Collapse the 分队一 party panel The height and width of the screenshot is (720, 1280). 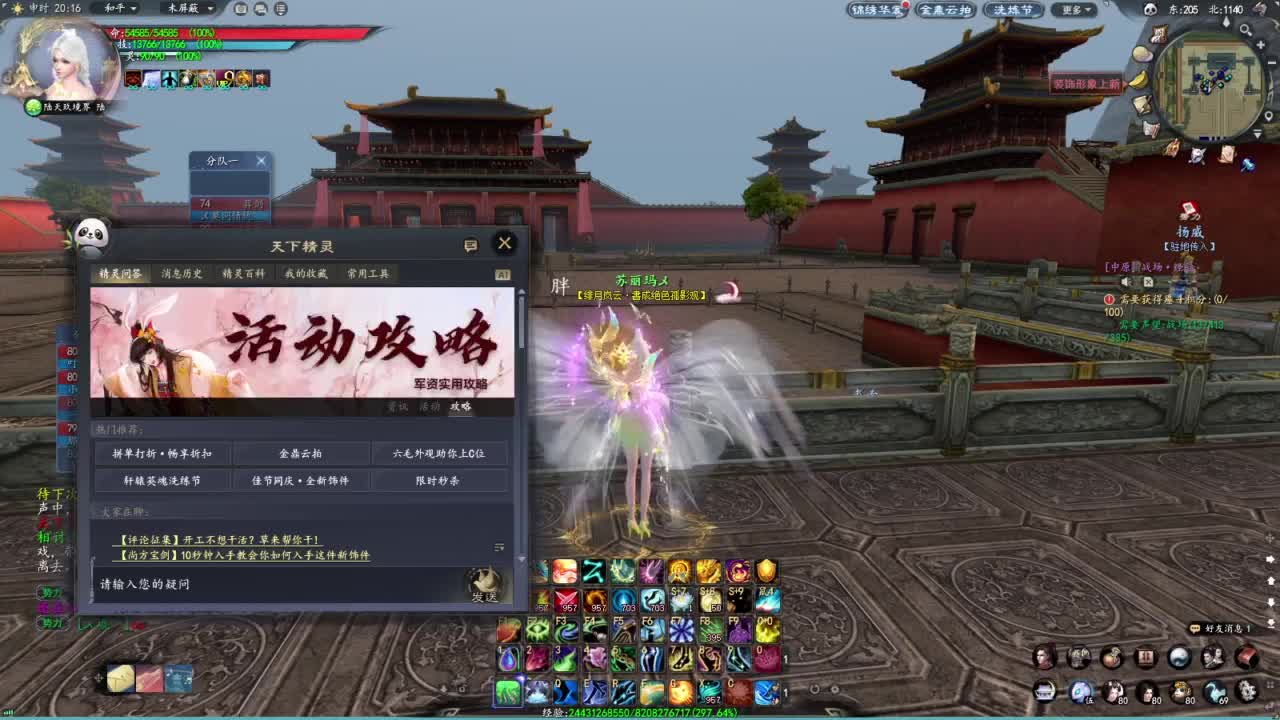261,160
